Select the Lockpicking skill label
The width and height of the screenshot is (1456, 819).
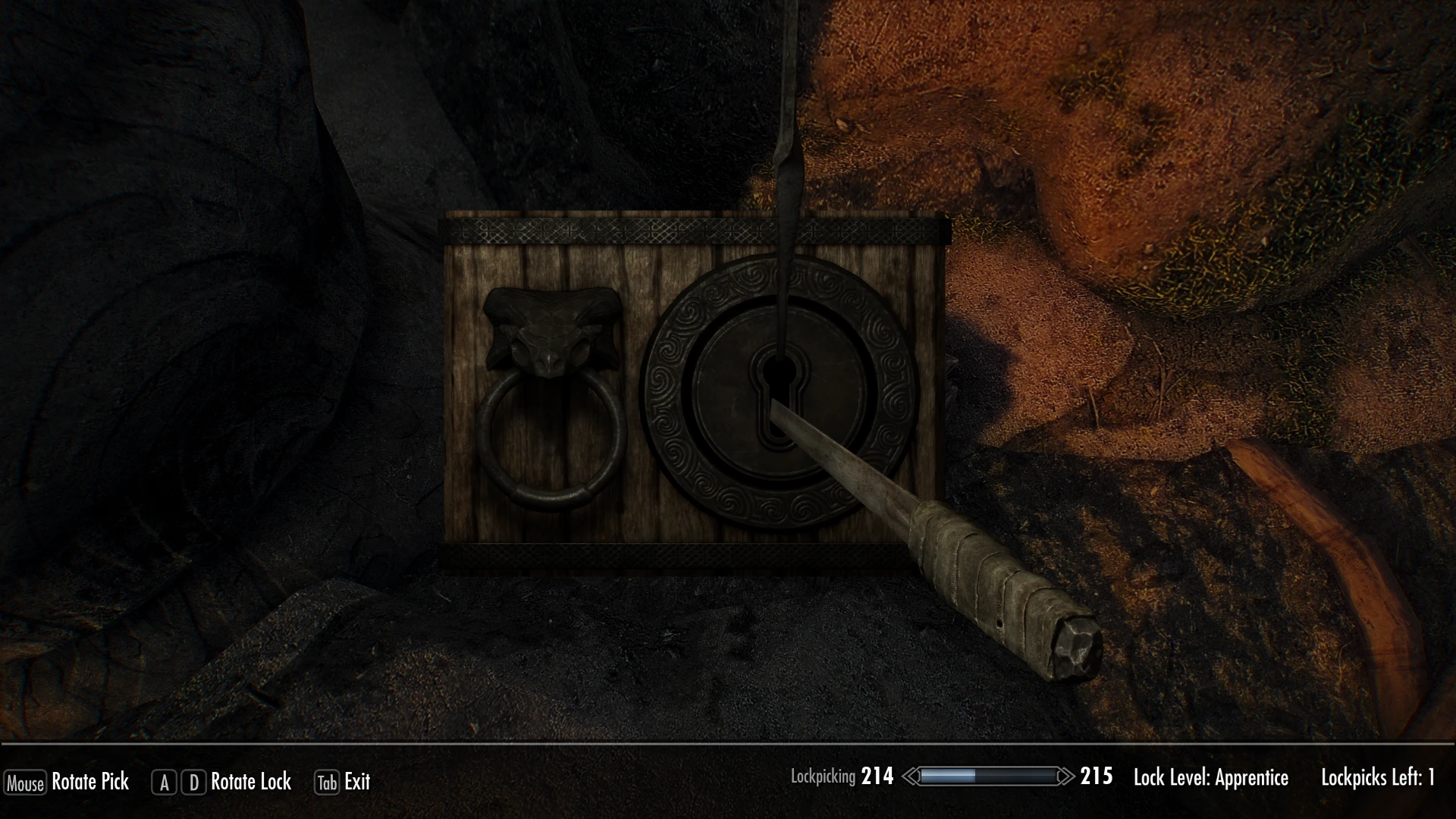825,776
